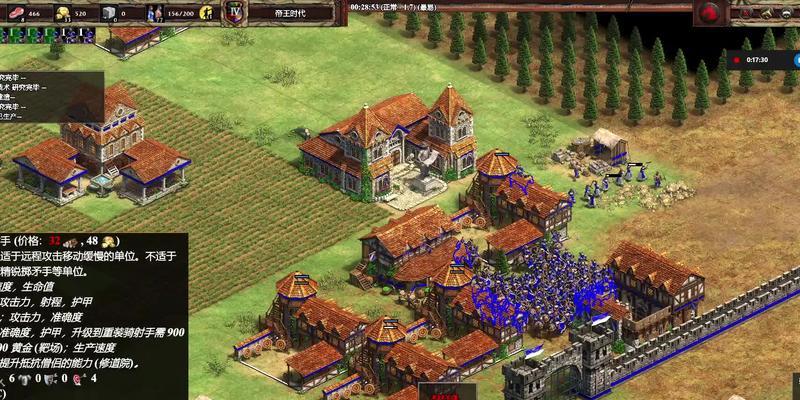The image size is (800, 400).
Task: Click the Imperial Age shield emblem
Action: pos(235,12)
